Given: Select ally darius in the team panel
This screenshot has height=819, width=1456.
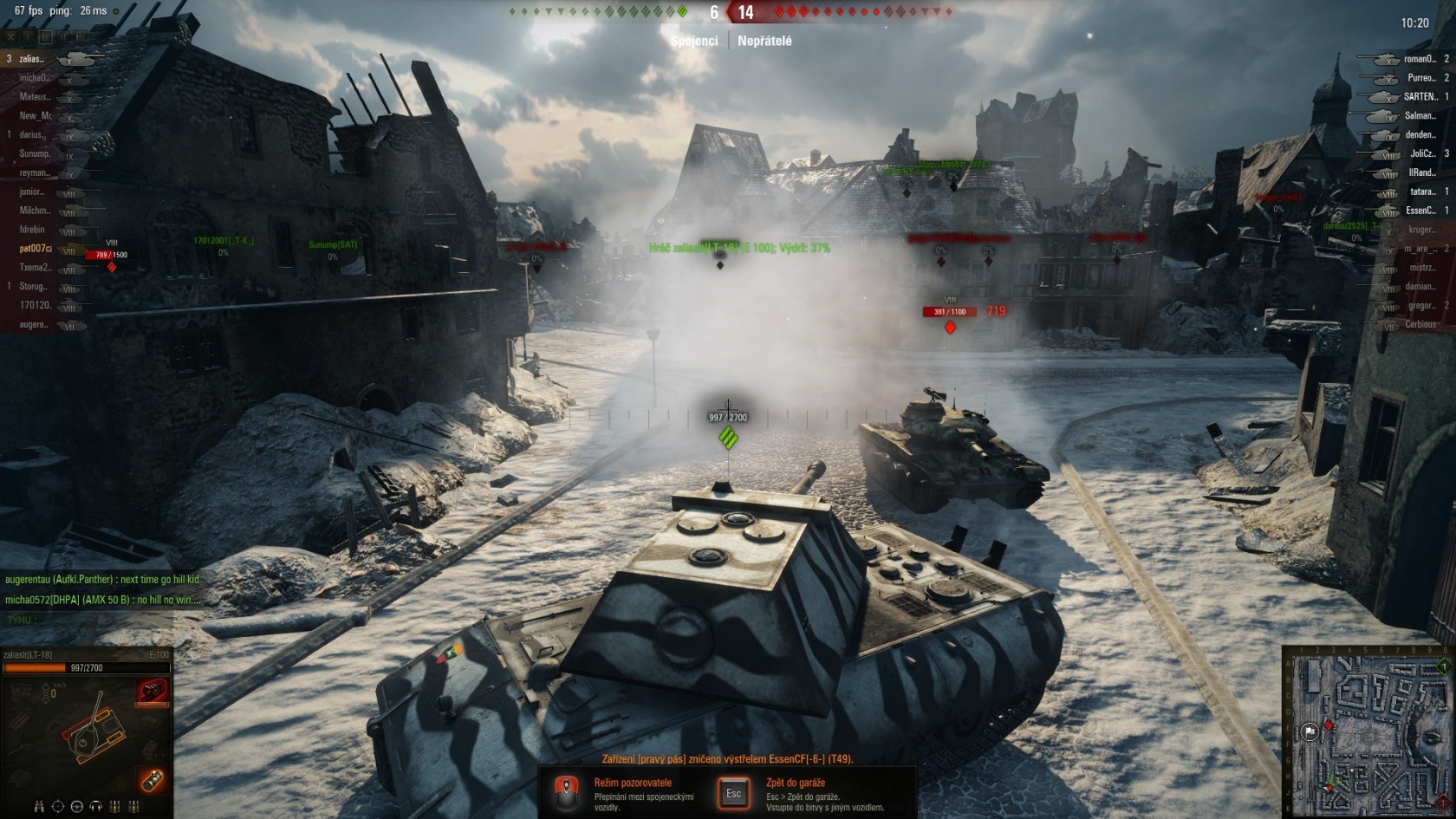Looking at the screenshot, I should coord(33,135).
